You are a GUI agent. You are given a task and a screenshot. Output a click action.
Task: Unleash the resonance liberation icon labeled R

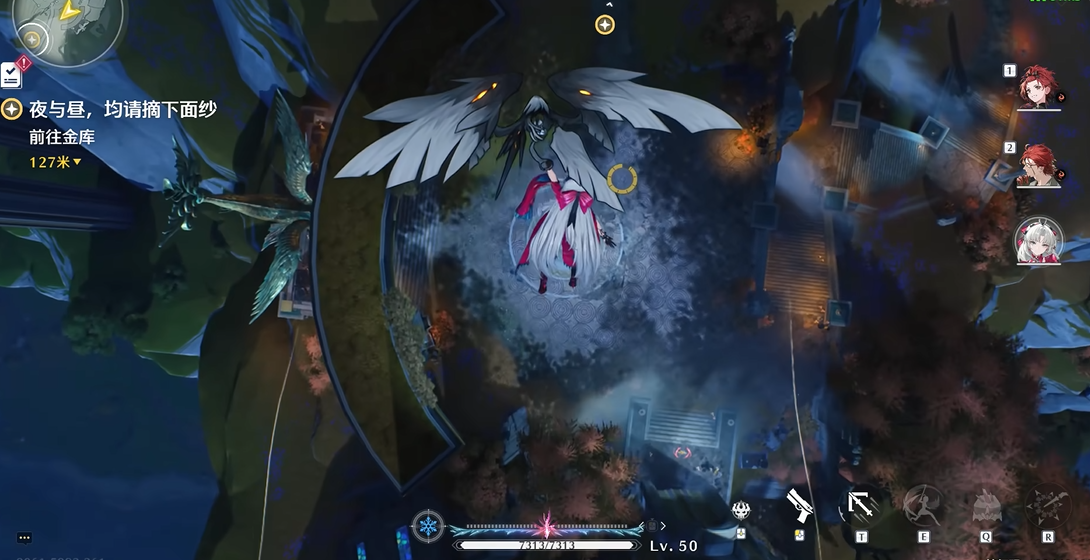1048,506
